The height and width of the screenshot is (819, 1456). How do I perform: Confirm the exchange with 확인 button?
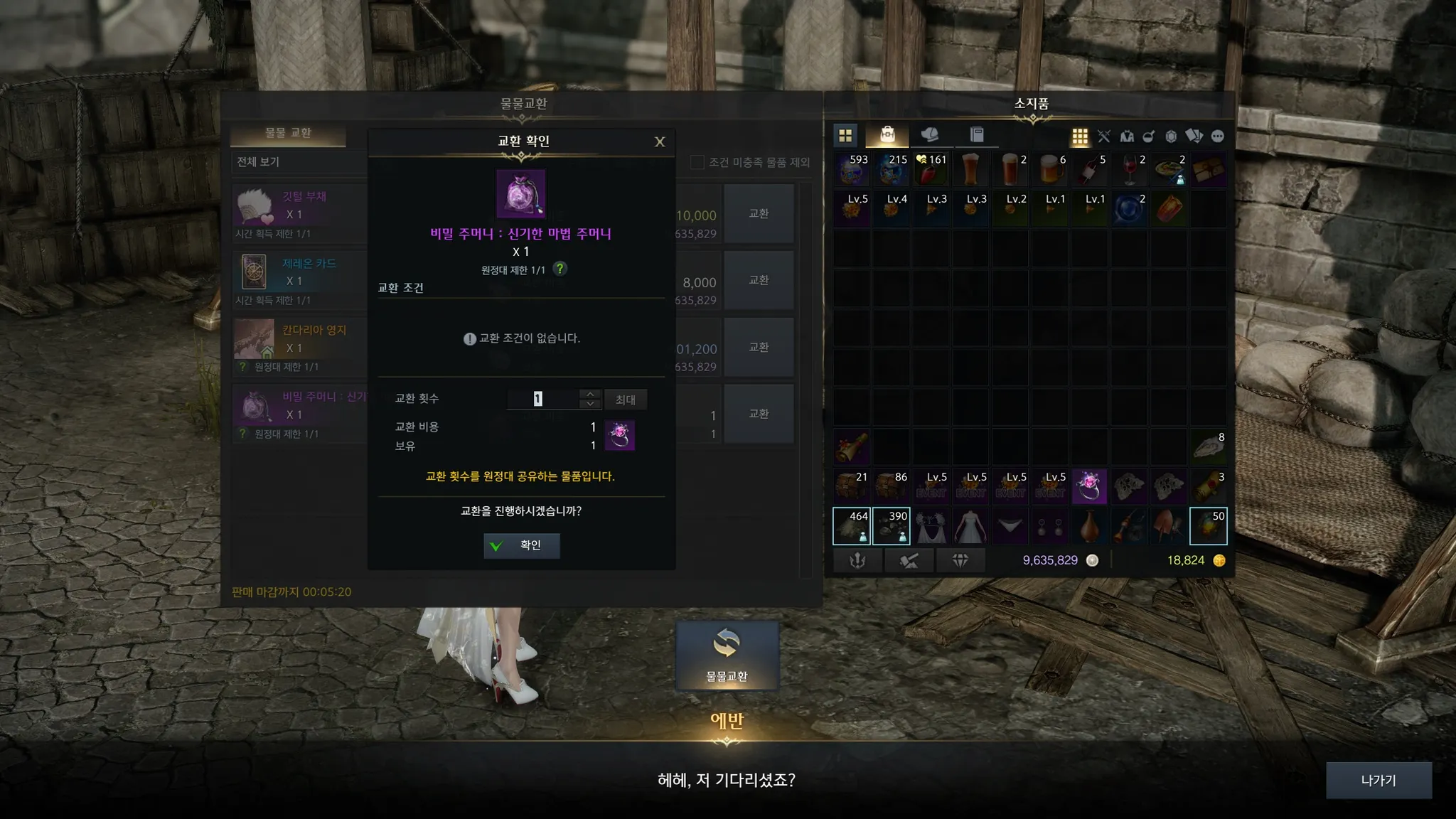[x=521, y=545]
